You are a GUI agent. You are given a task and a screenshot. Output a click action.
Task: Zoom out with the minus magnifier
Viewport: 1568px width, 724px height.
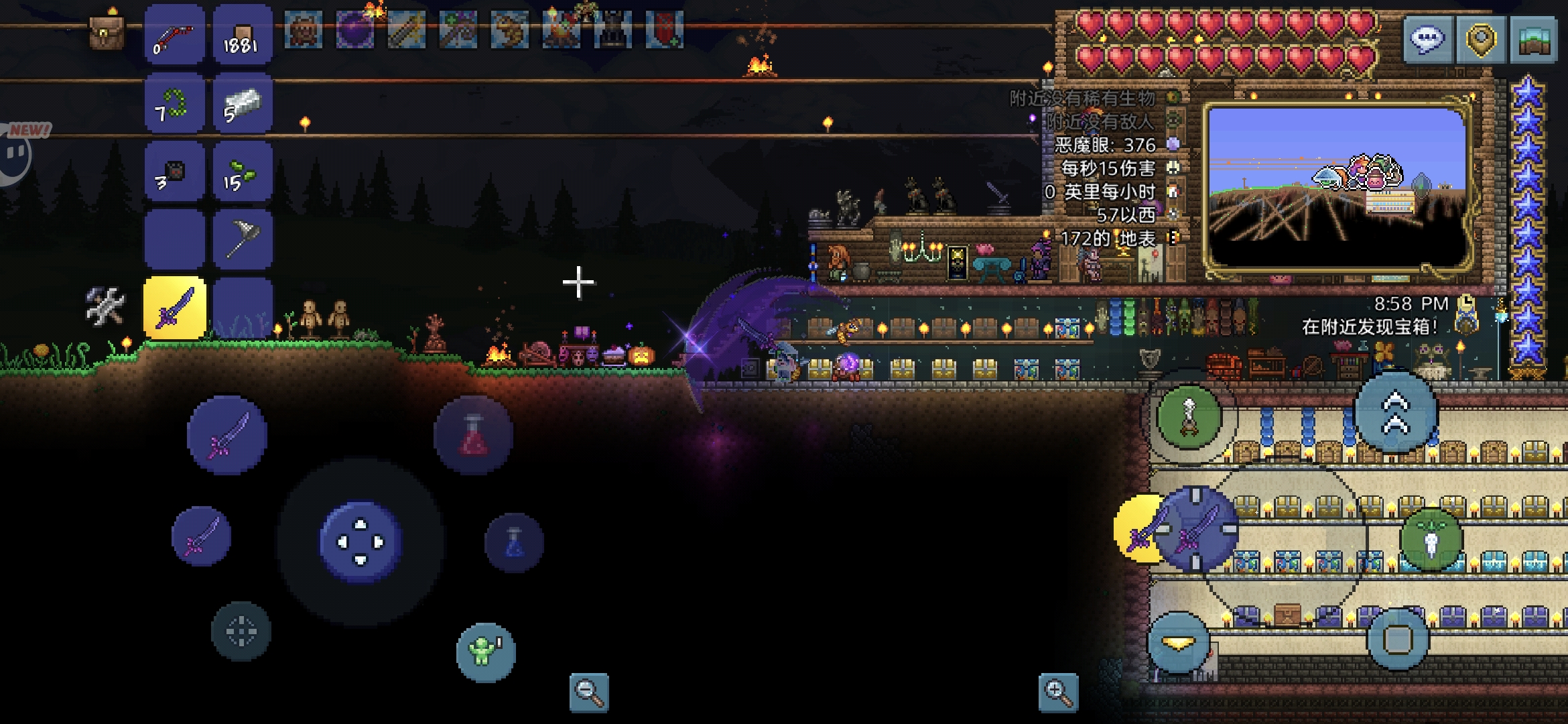tap(589, 692)
